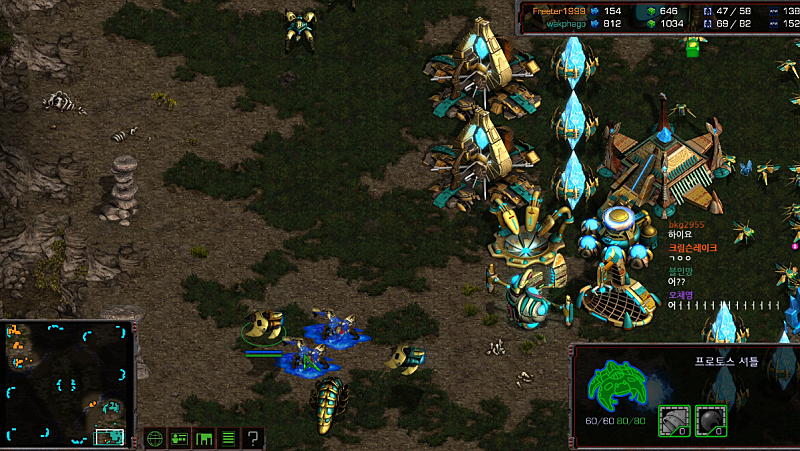This screenshot has height=451, width=800.
Task: Open the question mark help button
Action: click(253, 437)
